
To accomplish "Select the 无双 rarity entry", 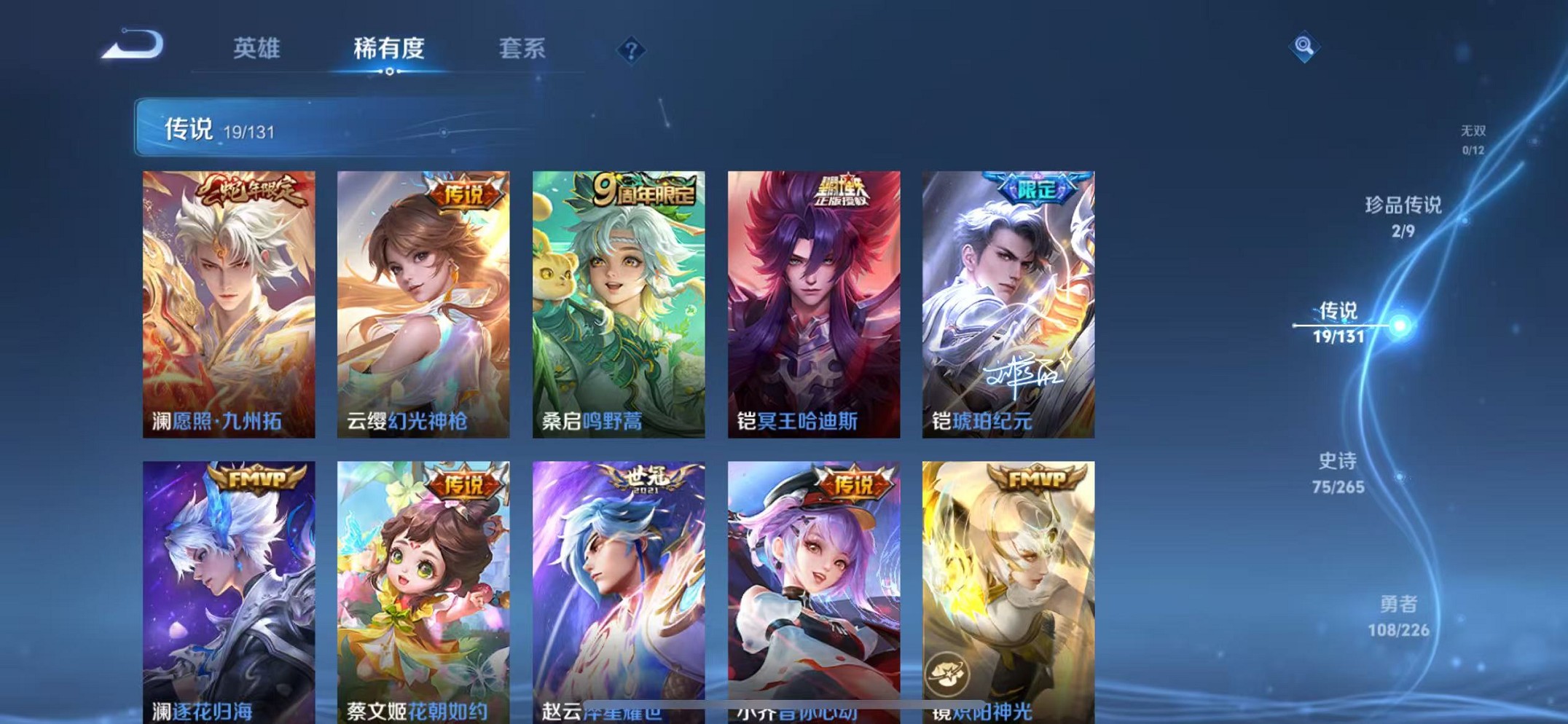I will pyautogui.click(x=1475, y=138).
